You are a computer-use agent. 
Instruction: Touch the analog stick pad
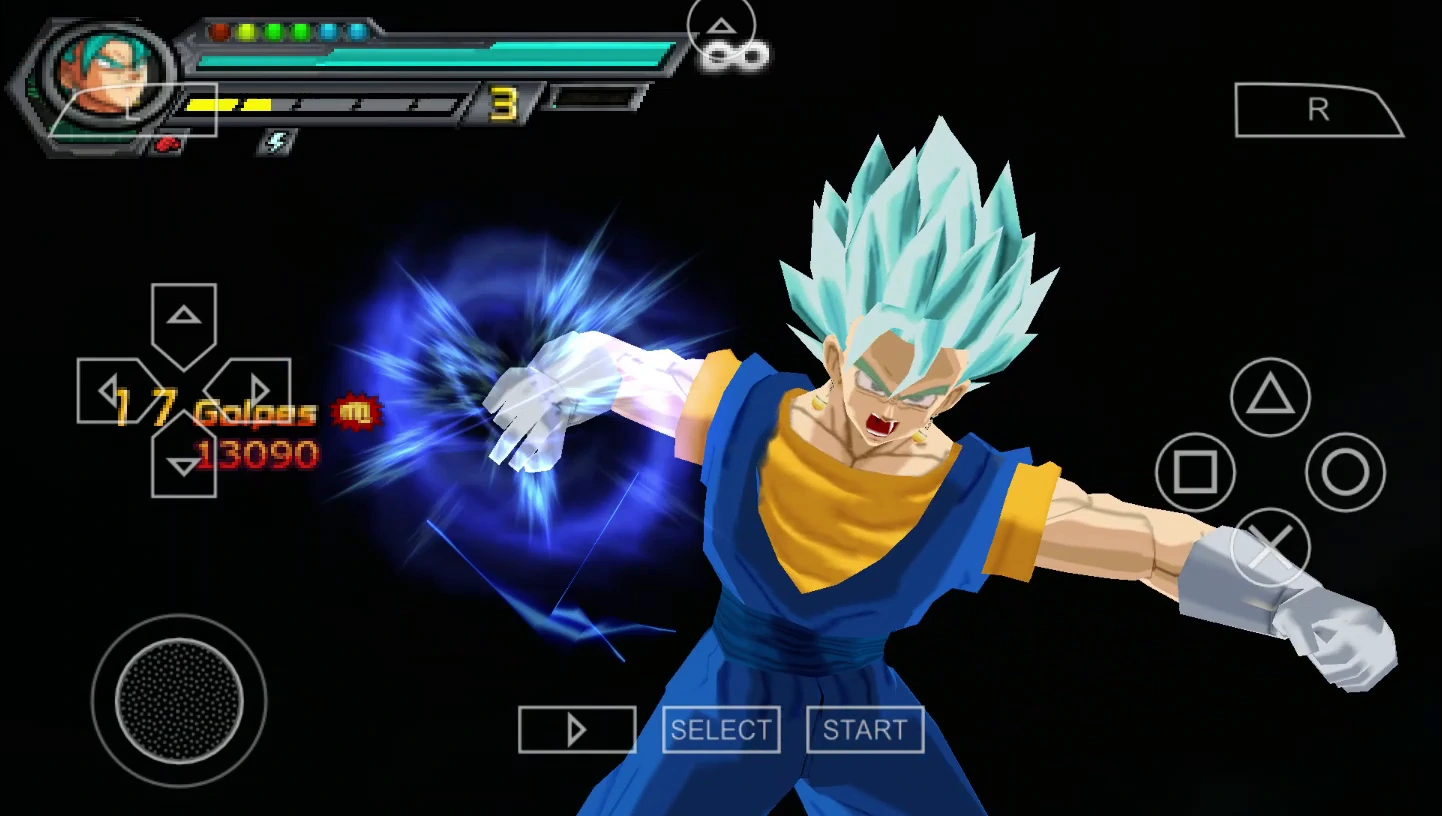(x=180, y=700)
